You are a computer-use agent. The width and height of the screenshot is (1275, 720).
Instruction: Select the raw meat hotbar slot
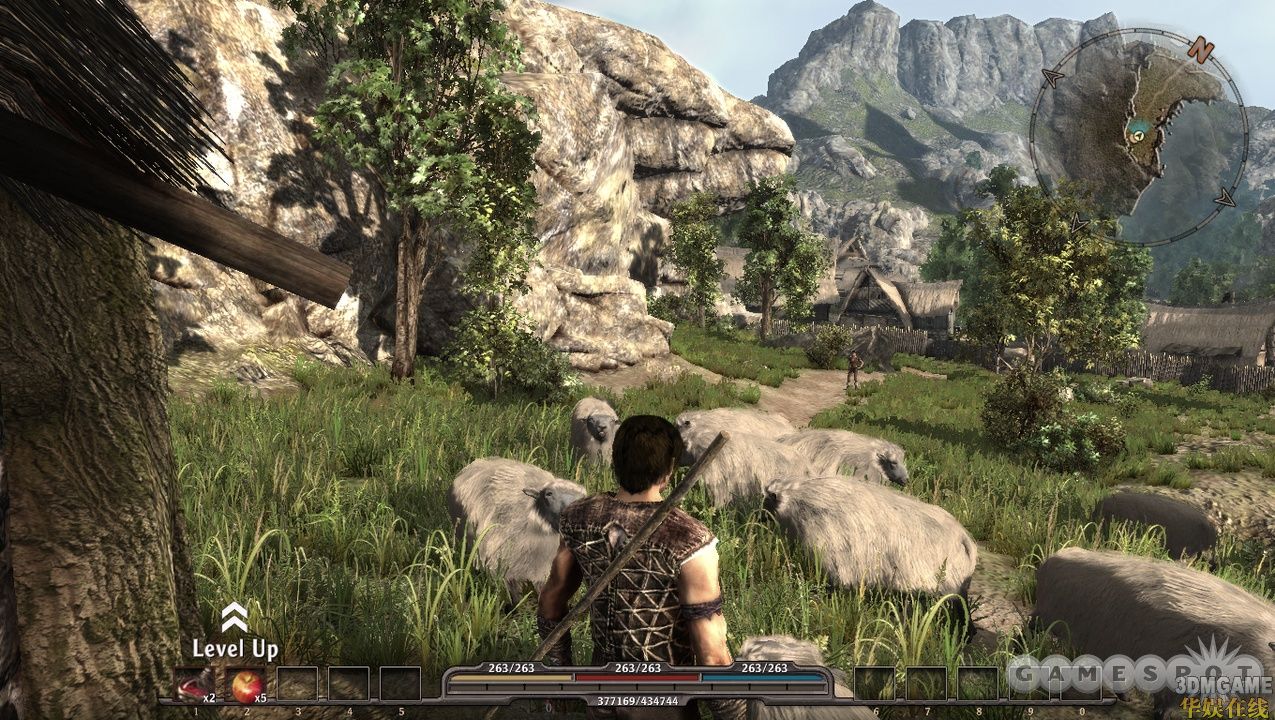[x=196, y=684]
